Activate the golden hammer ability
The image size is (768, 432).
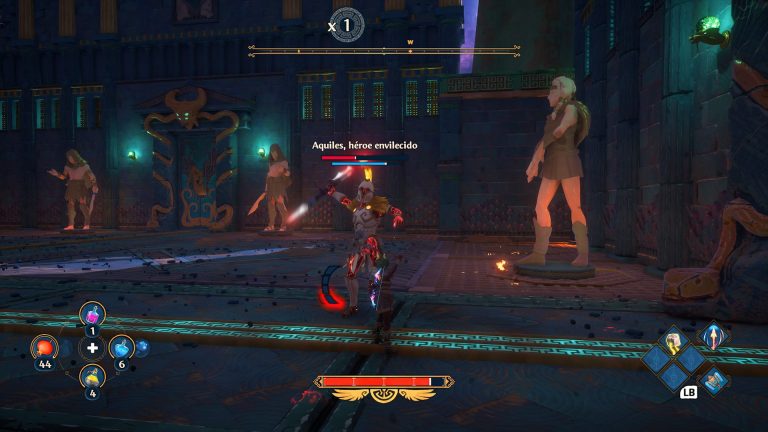673,340
